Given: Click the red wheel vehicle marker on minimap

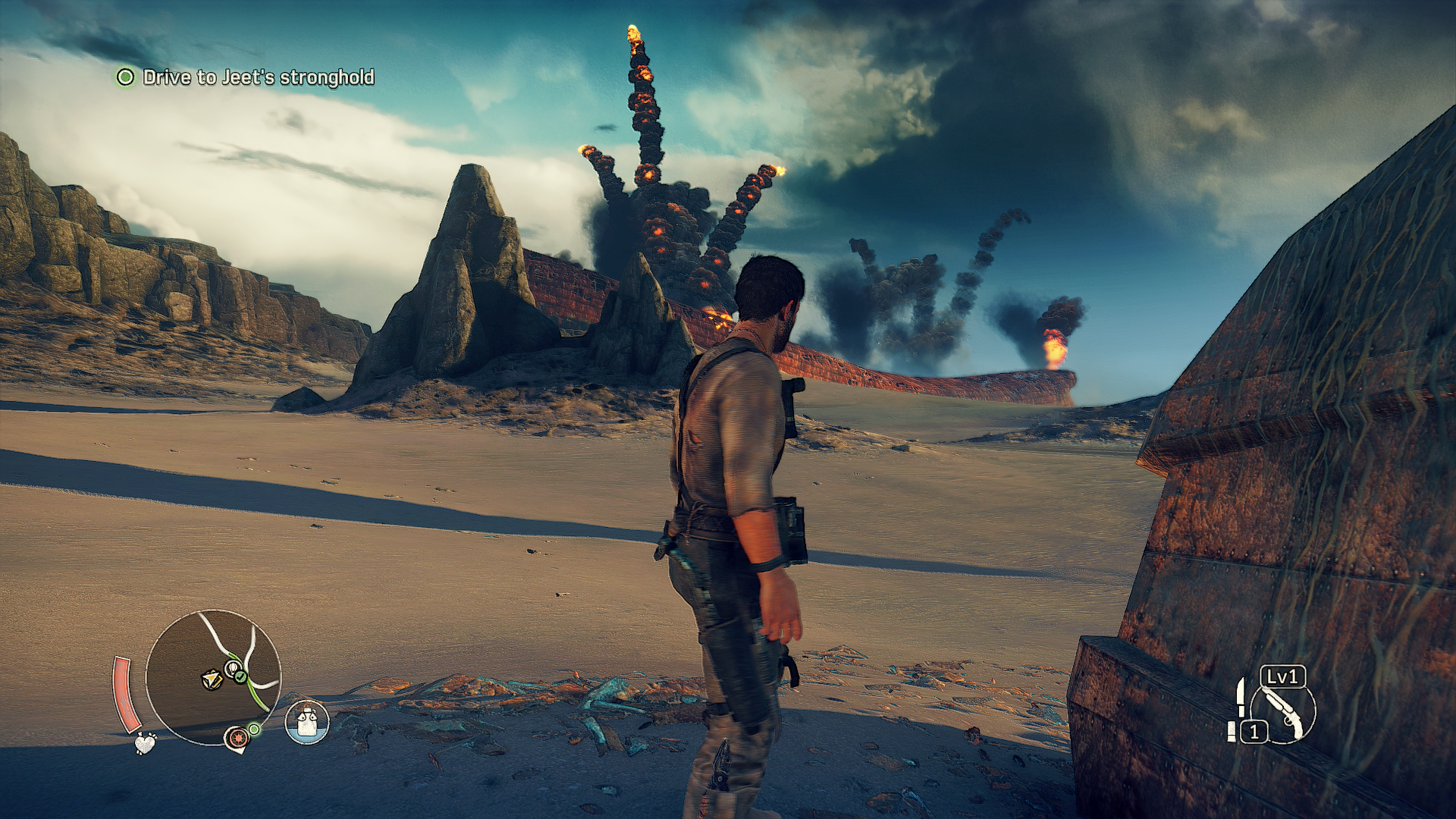Looking at the screenshot, I should (x=237, y=737).
